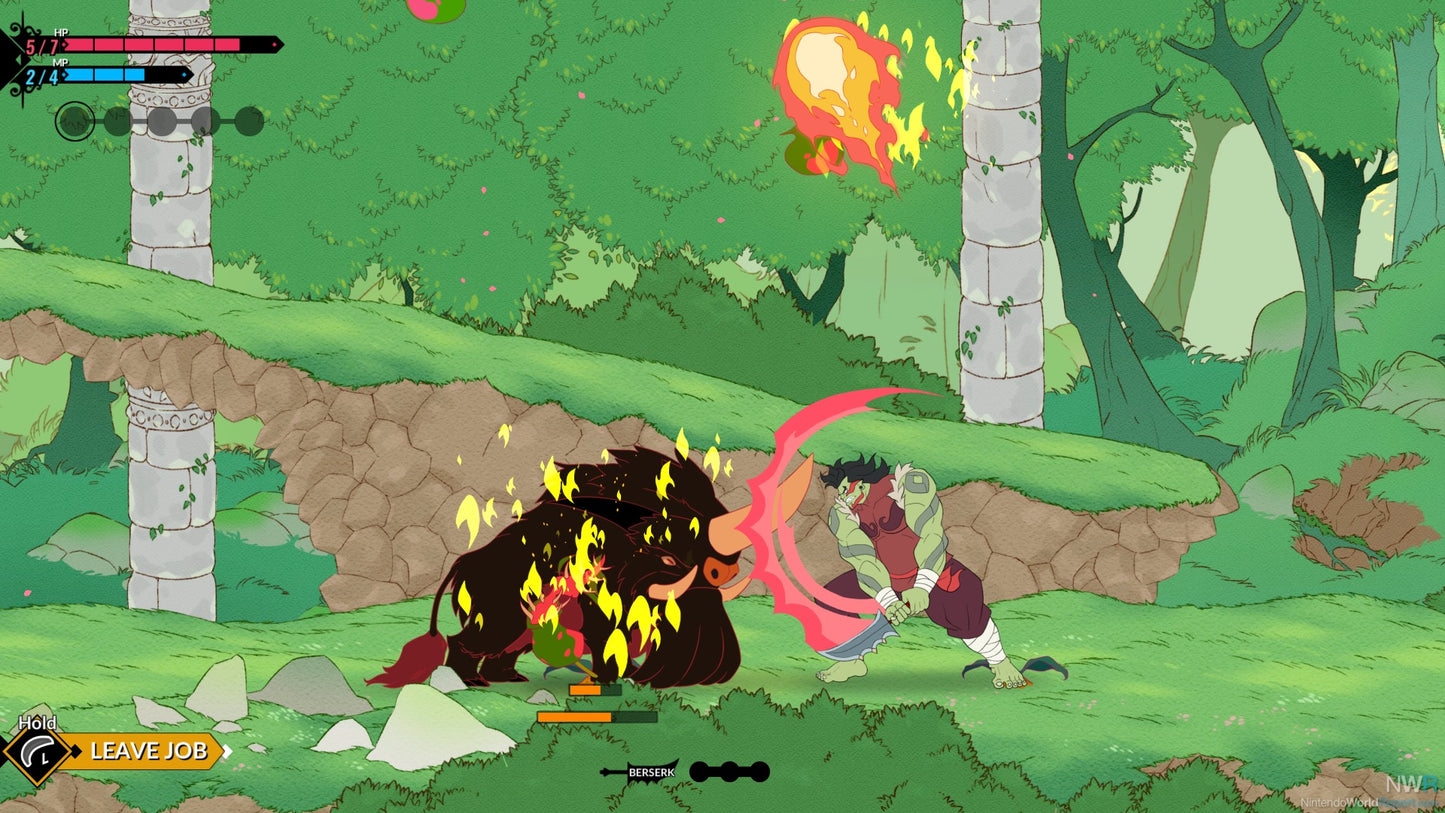This screenshot has width=1445, height=813.
Task: Click the small arrow tip ending the HP bar
Action: pos(278,44)
